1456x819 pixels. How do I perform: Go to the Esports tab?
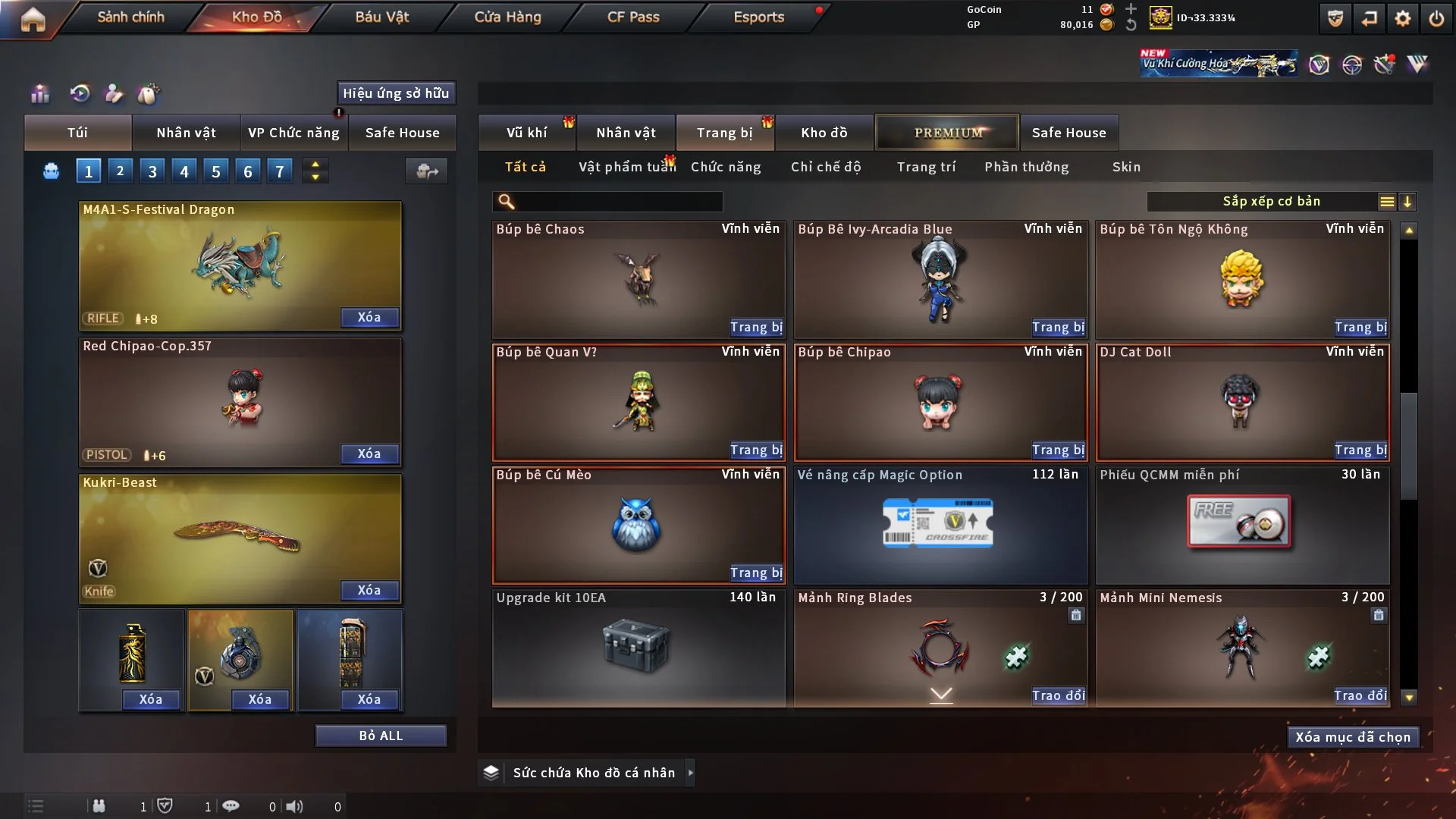tap(758, 17)
